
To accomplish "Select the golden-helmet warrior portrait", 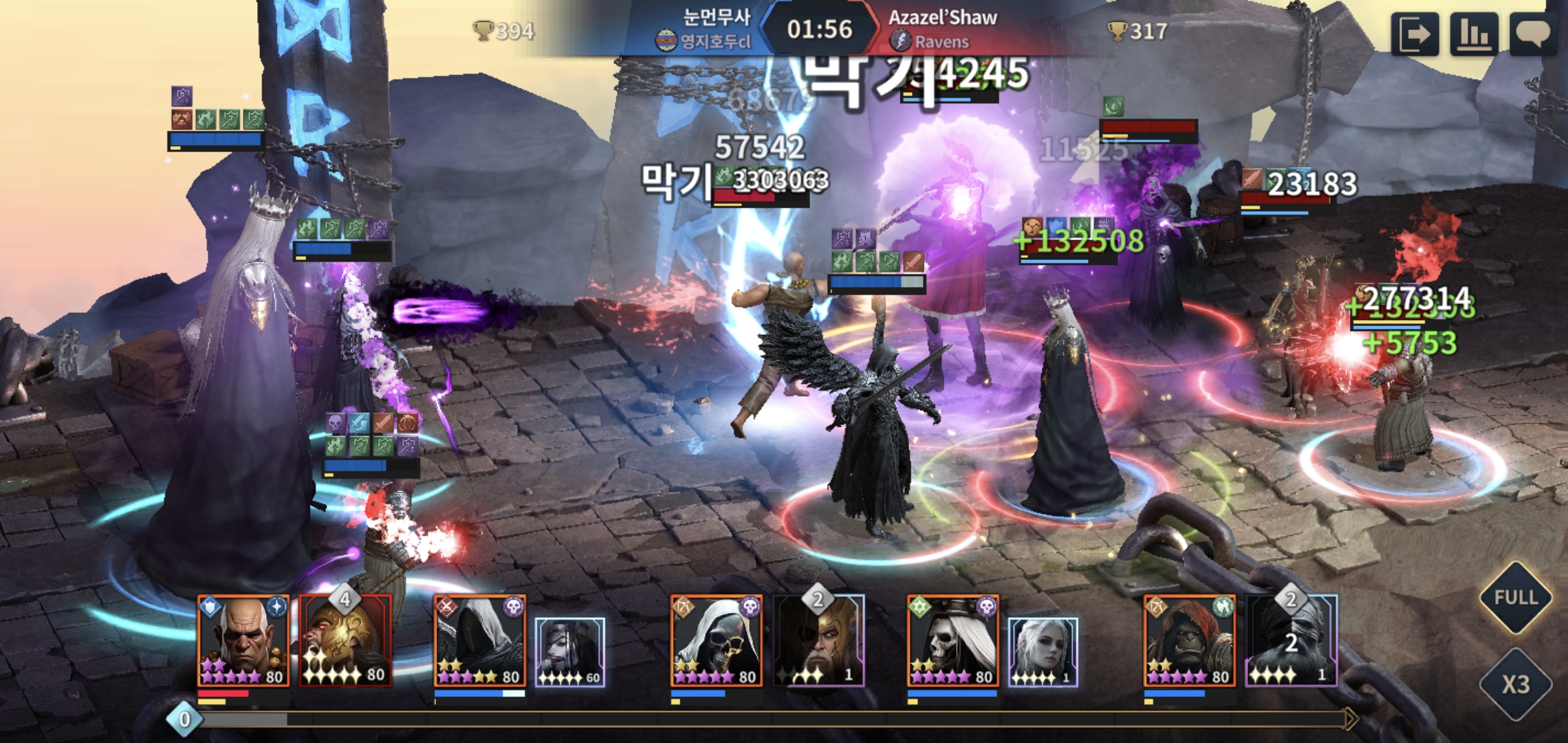I will (345, 641).
